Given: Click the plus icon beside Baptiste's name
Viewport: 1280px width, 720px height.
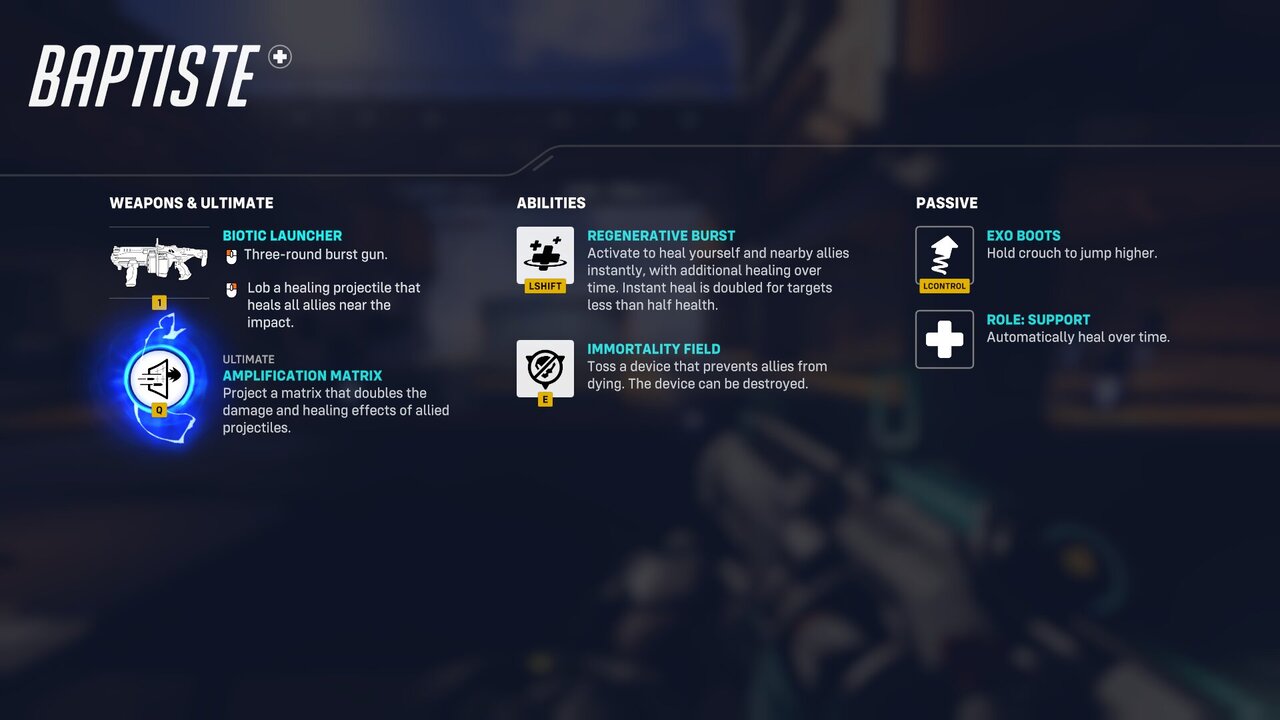Looking at the screenshot, I should point(280,57).
